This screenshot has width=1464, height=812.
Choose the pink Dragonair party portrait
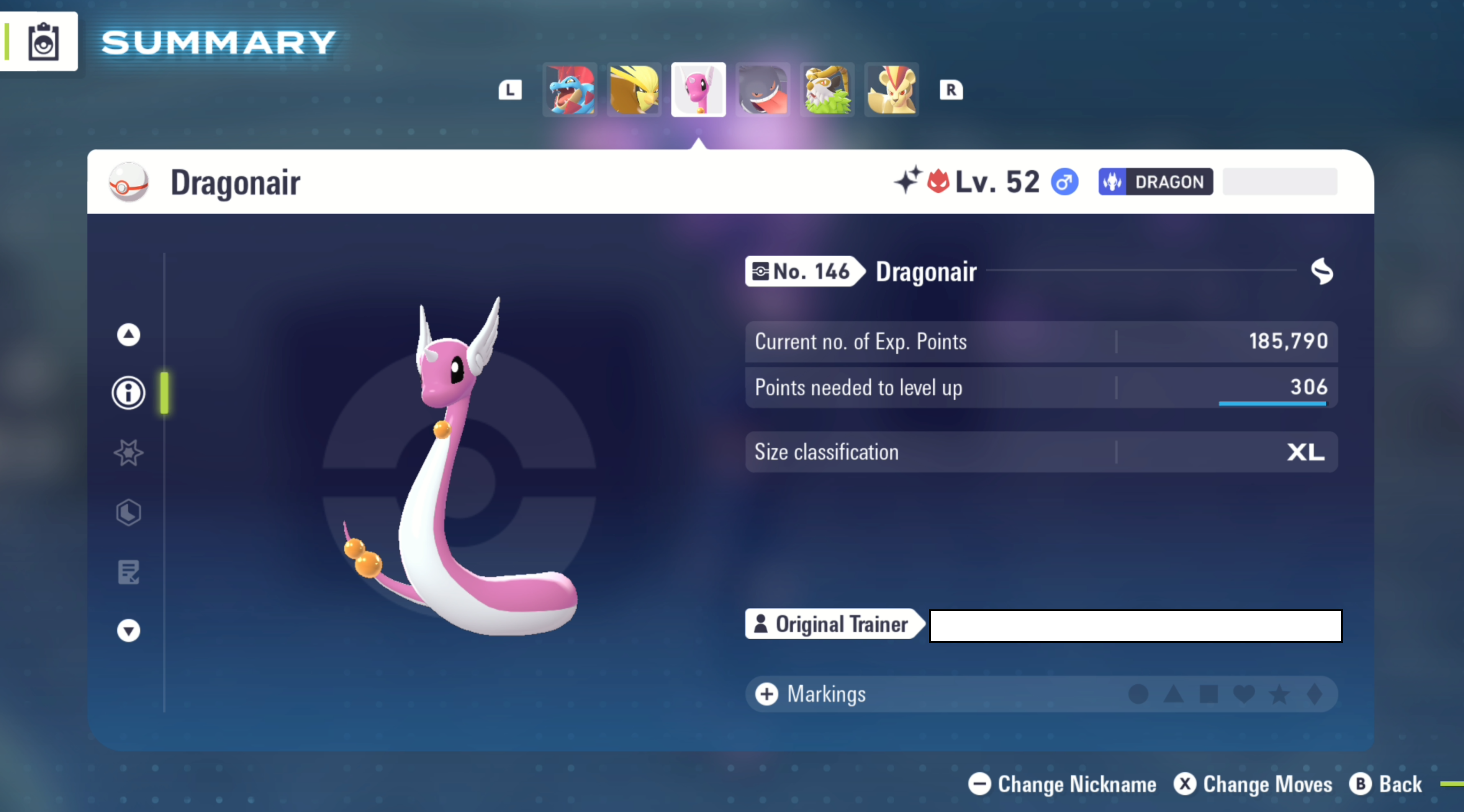click(x=698, y=90)
